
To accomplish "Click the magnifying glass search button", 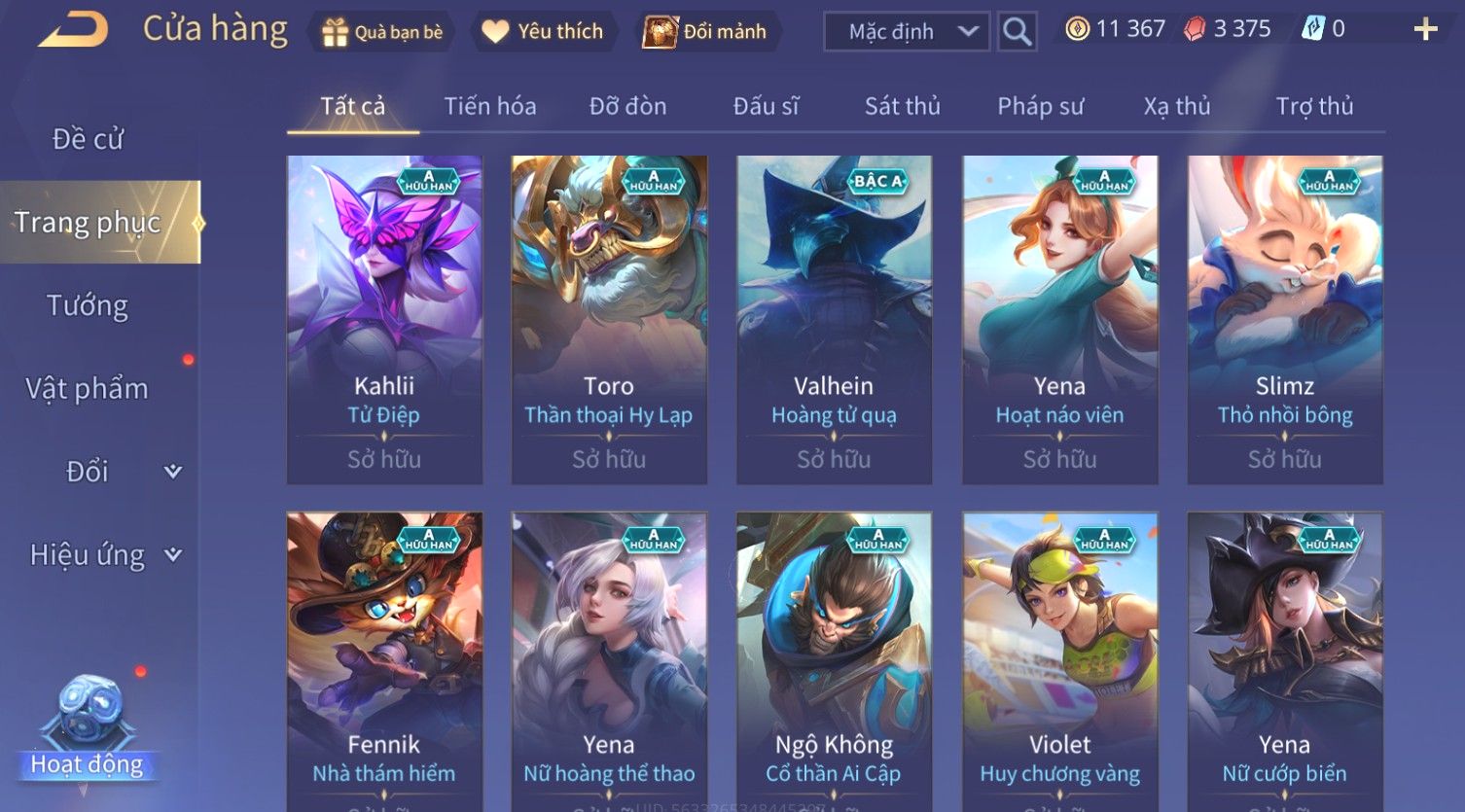I will click(x=1017, y=32).
